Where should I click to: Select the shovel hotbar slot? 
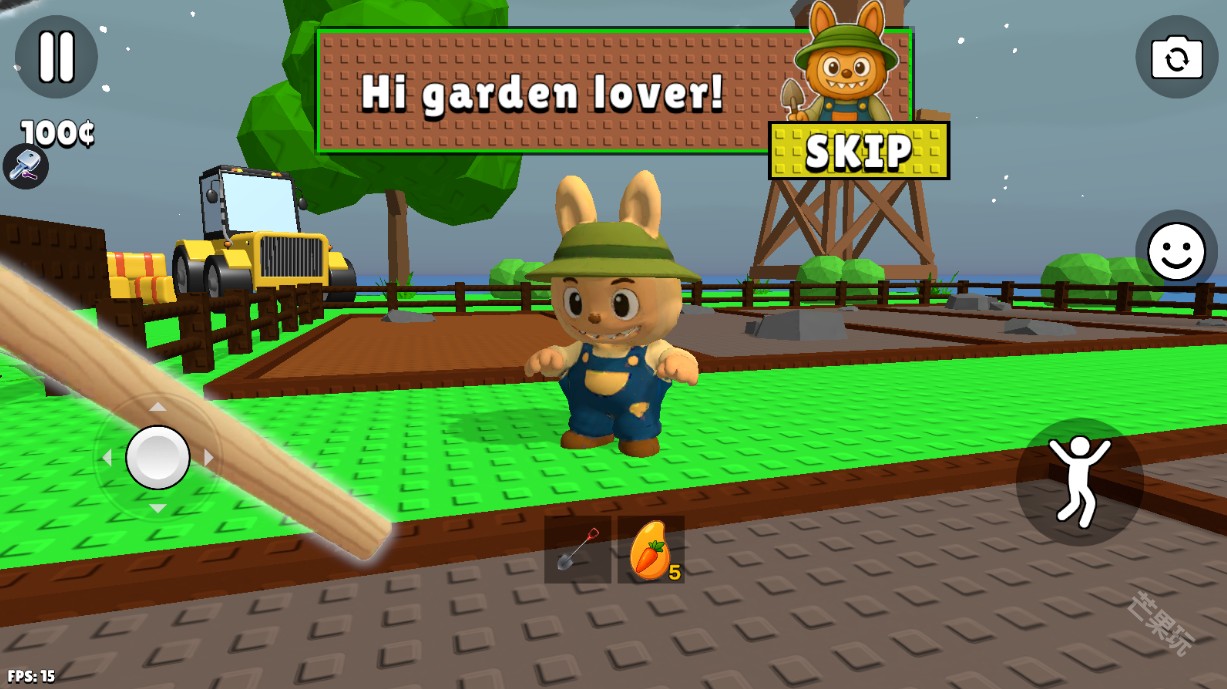click(x=577, y=550)
